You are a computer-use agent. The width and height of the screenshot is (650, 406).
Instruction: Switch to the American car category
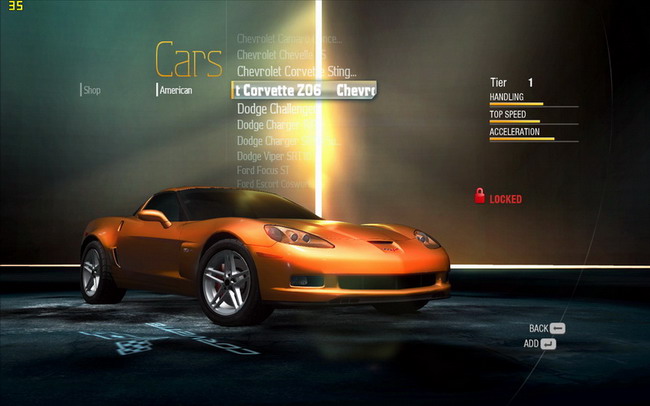pyautogui.click(x=175, y=90)
